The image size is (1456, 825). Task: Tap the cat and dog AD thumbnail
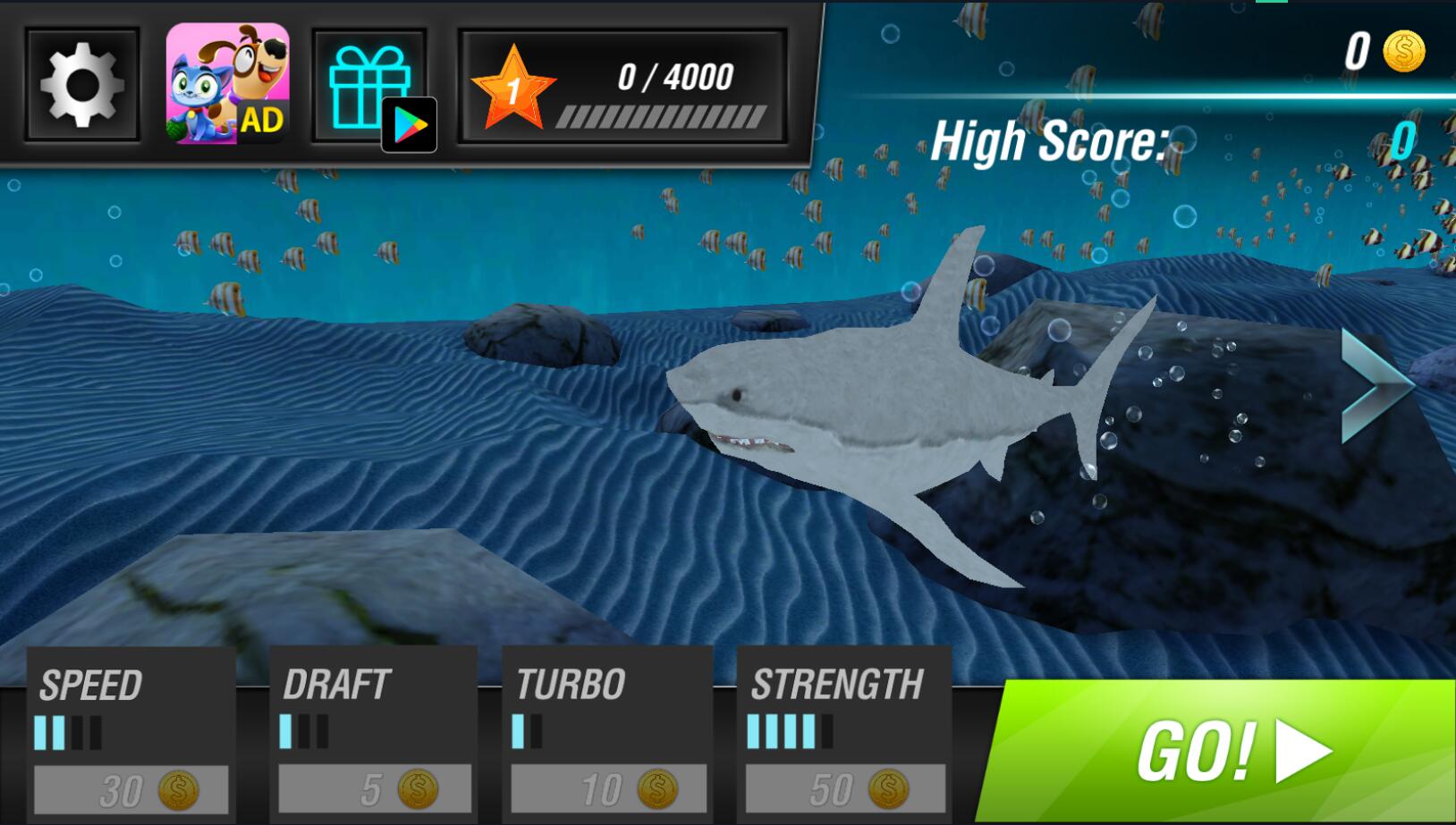227,83
